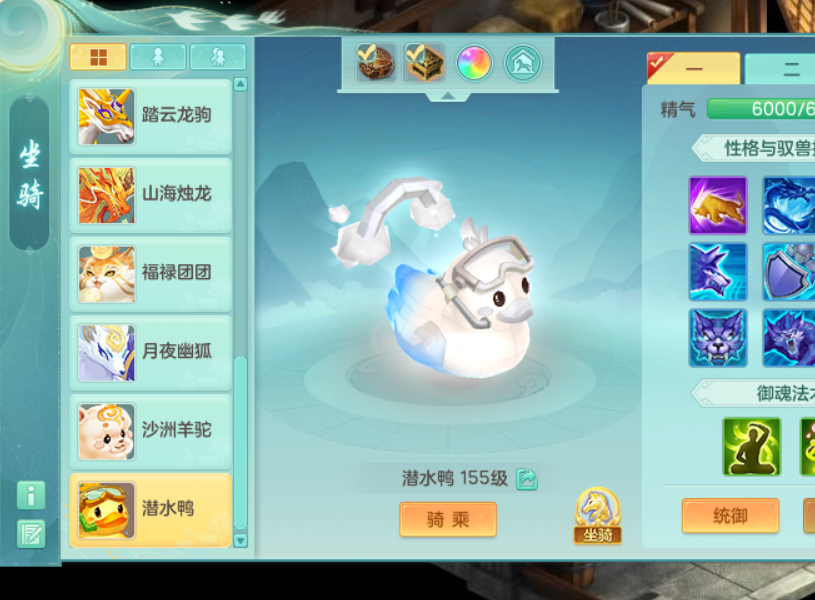Select the green meditating figure skill
Viewport: 815px width, 600px height.
point(752,446)
